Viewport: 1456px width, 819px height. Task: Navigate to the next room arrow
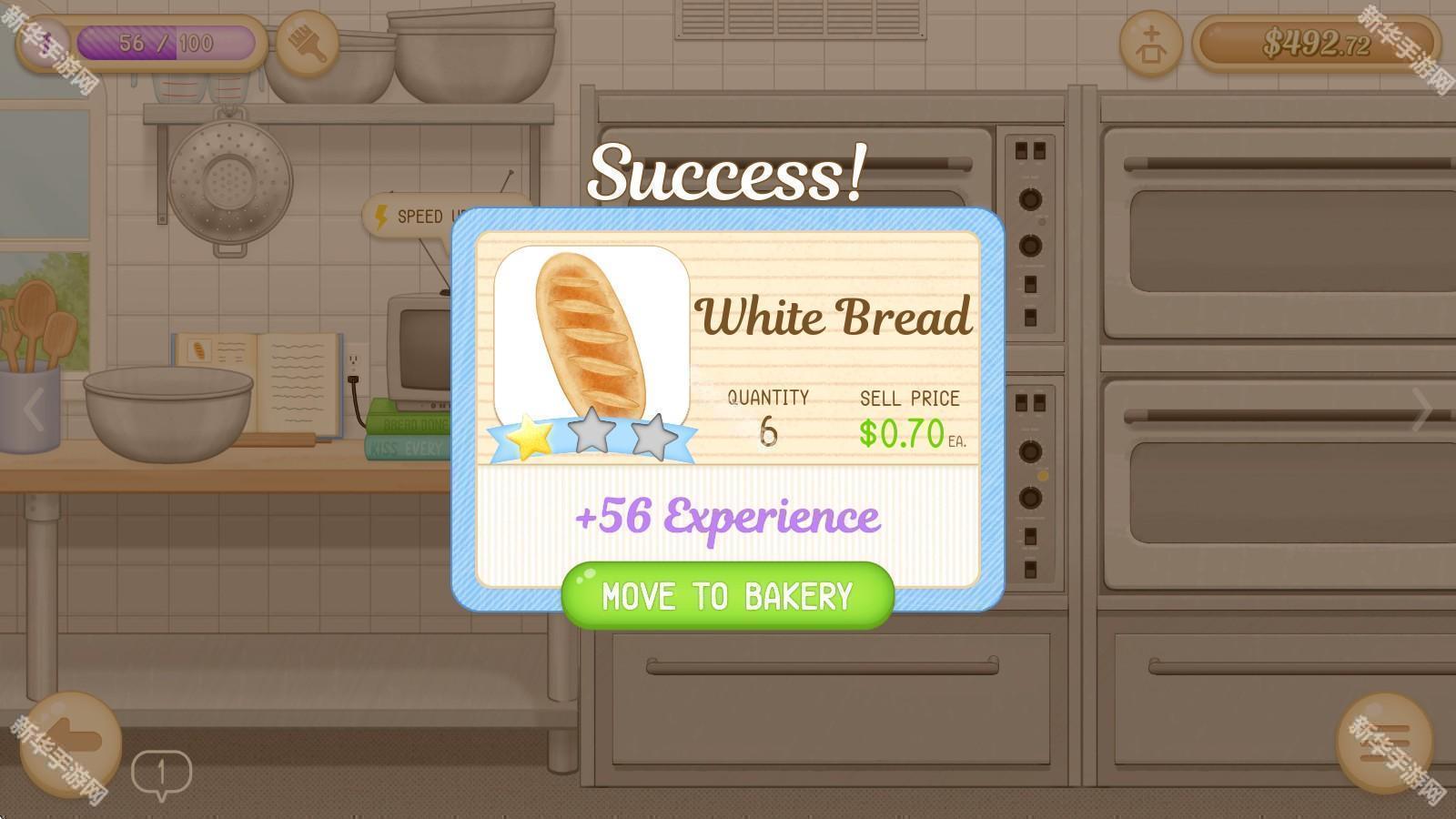coord(1421,409)
